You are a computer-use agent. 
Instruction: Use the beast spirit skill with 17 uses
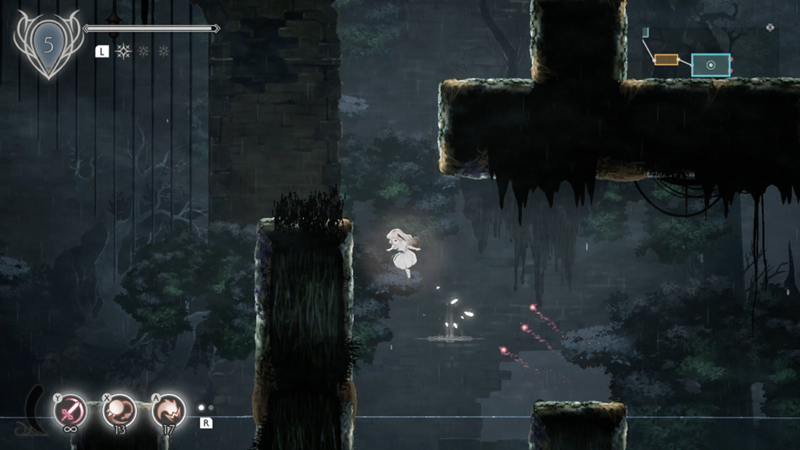[168, 408]
